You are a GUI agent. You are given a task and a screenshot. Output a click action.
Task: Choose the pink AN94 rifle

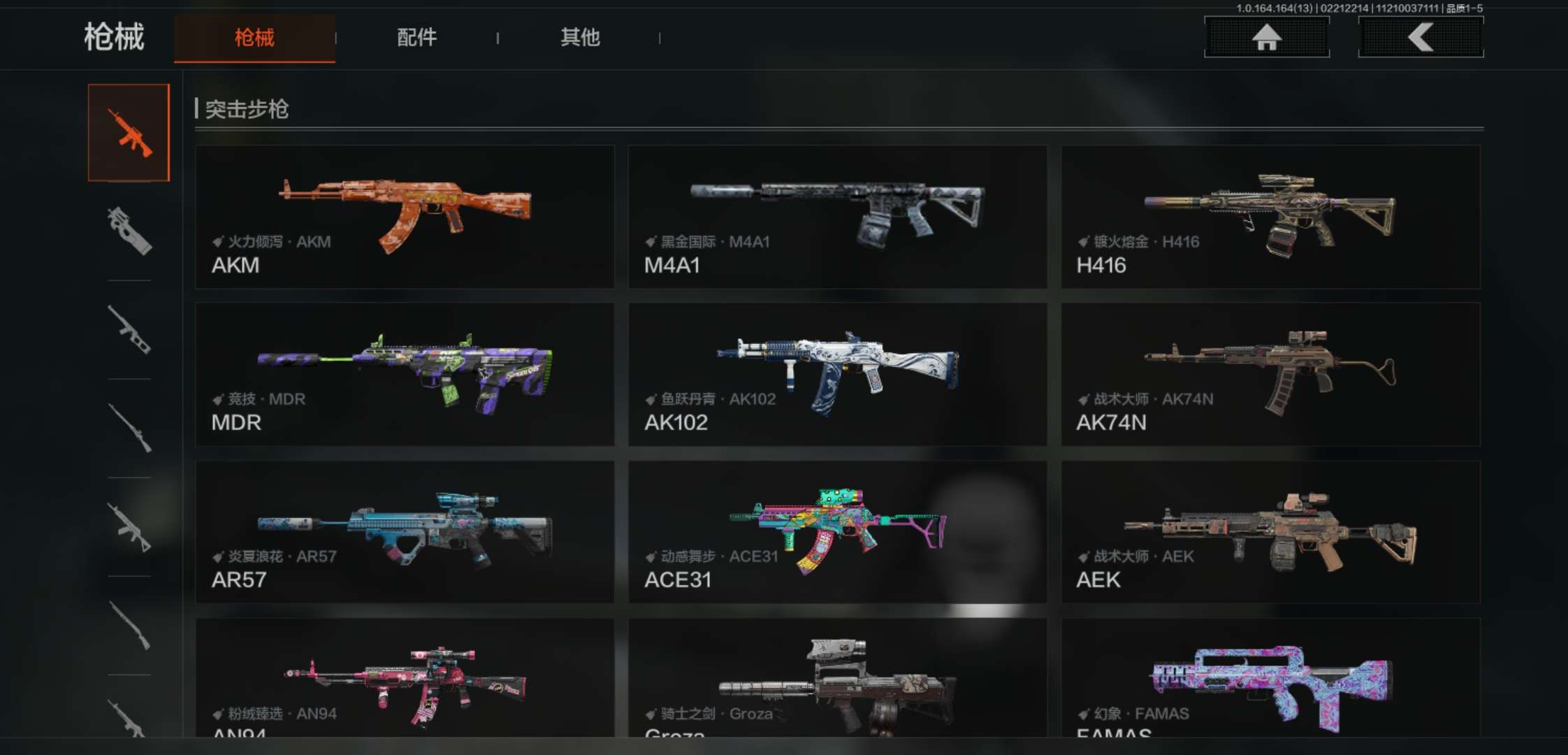tap(405, 678)
